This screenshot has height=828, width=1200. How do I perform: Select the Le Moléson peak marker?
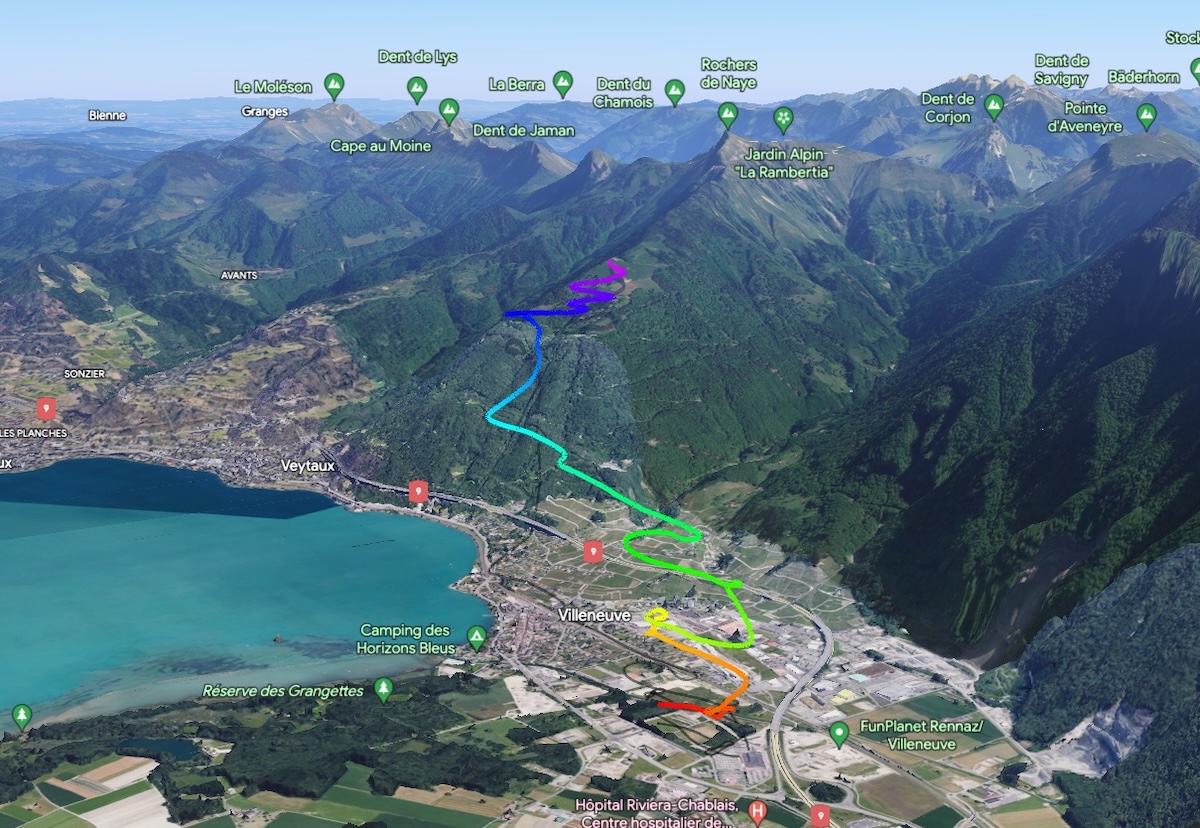[334, 85]
